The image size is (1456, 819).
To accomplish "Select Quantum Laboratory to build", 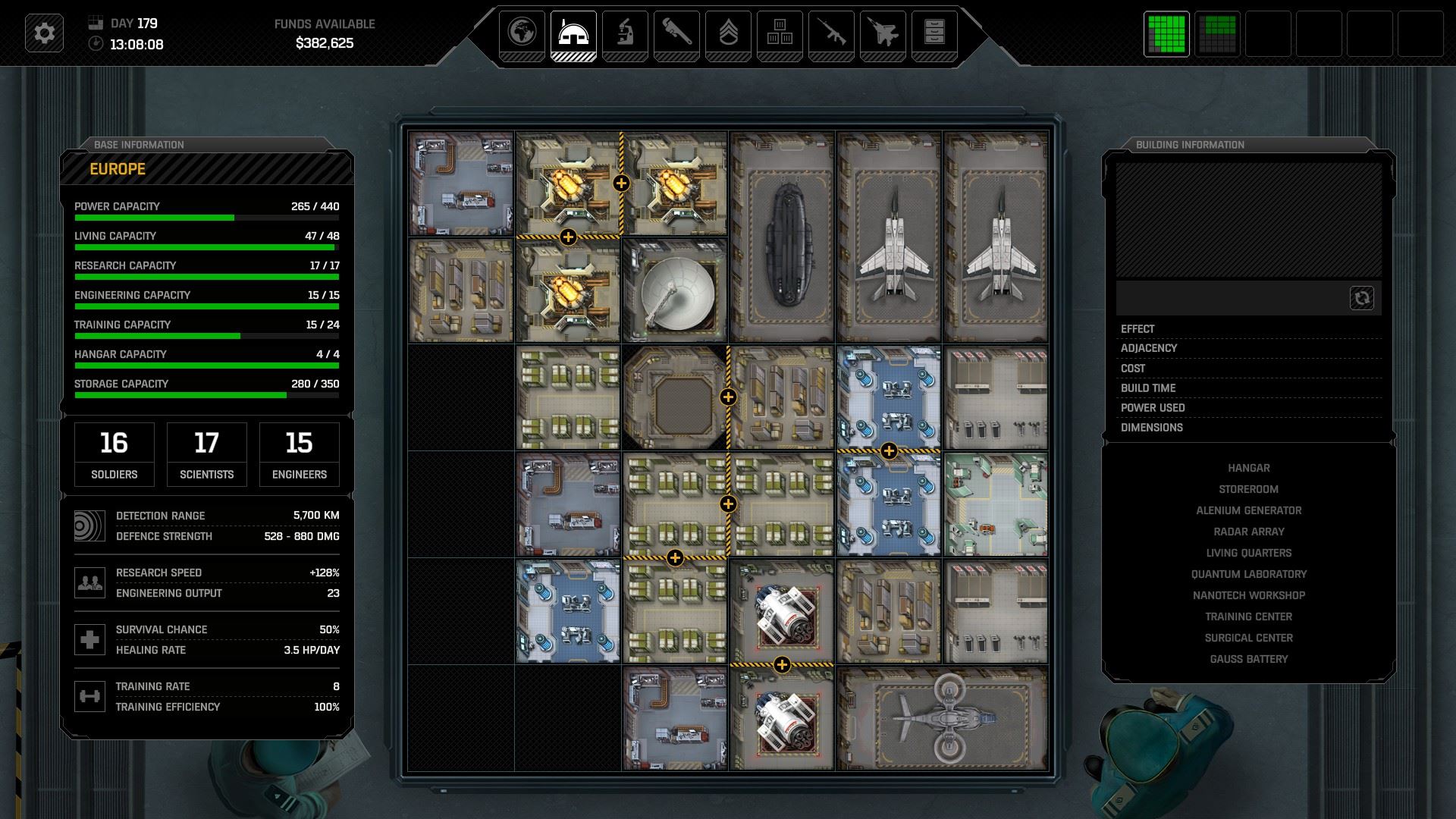I will [1248, 574].
